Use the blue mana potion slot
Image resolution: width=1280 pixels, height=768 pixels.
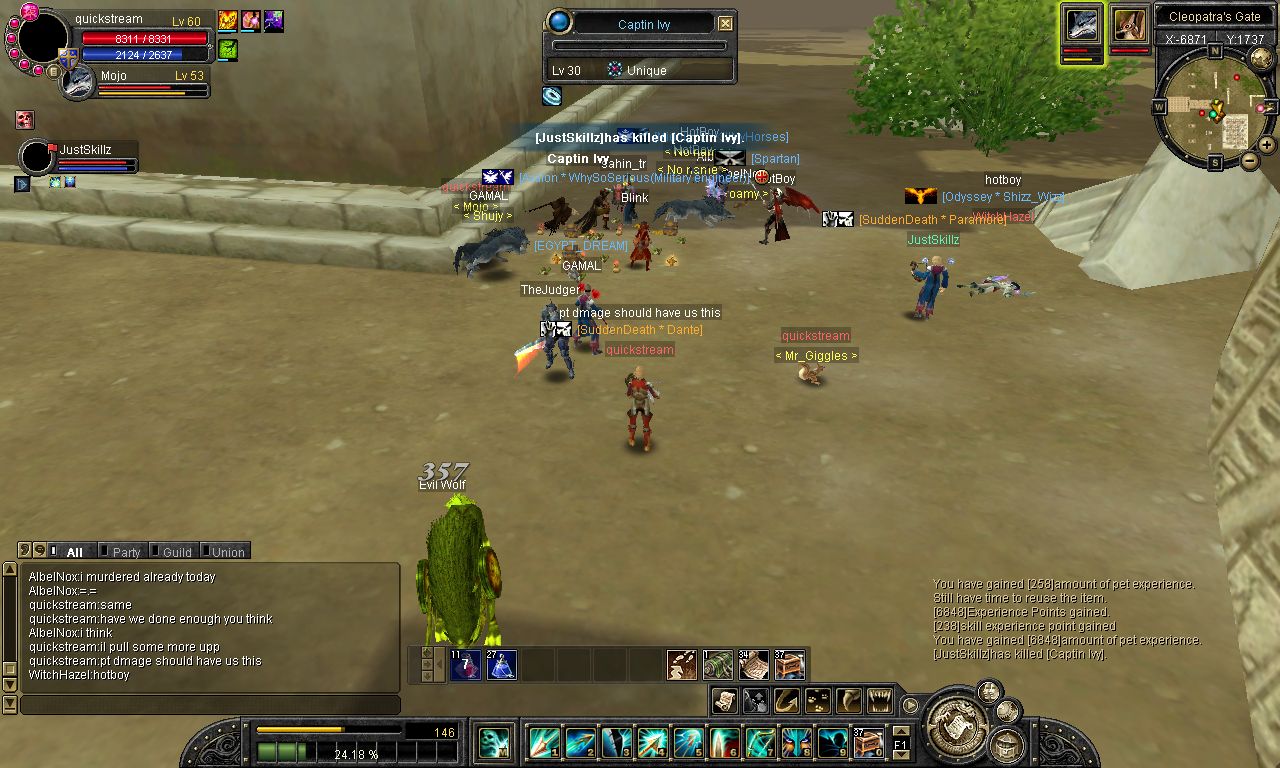click(501, 665)
